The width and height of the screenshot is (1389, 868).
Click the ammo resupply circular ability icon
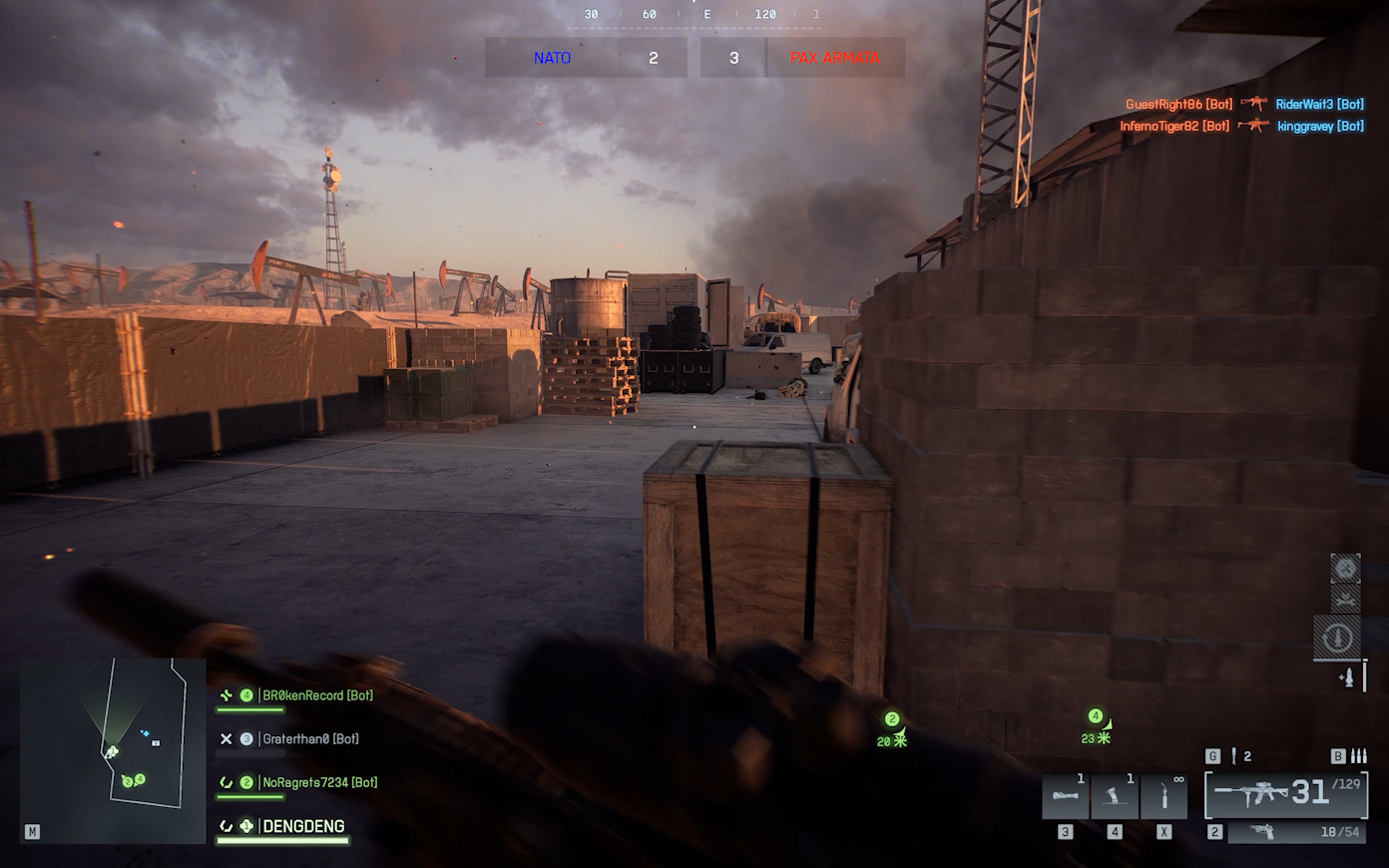(1337, 638)
